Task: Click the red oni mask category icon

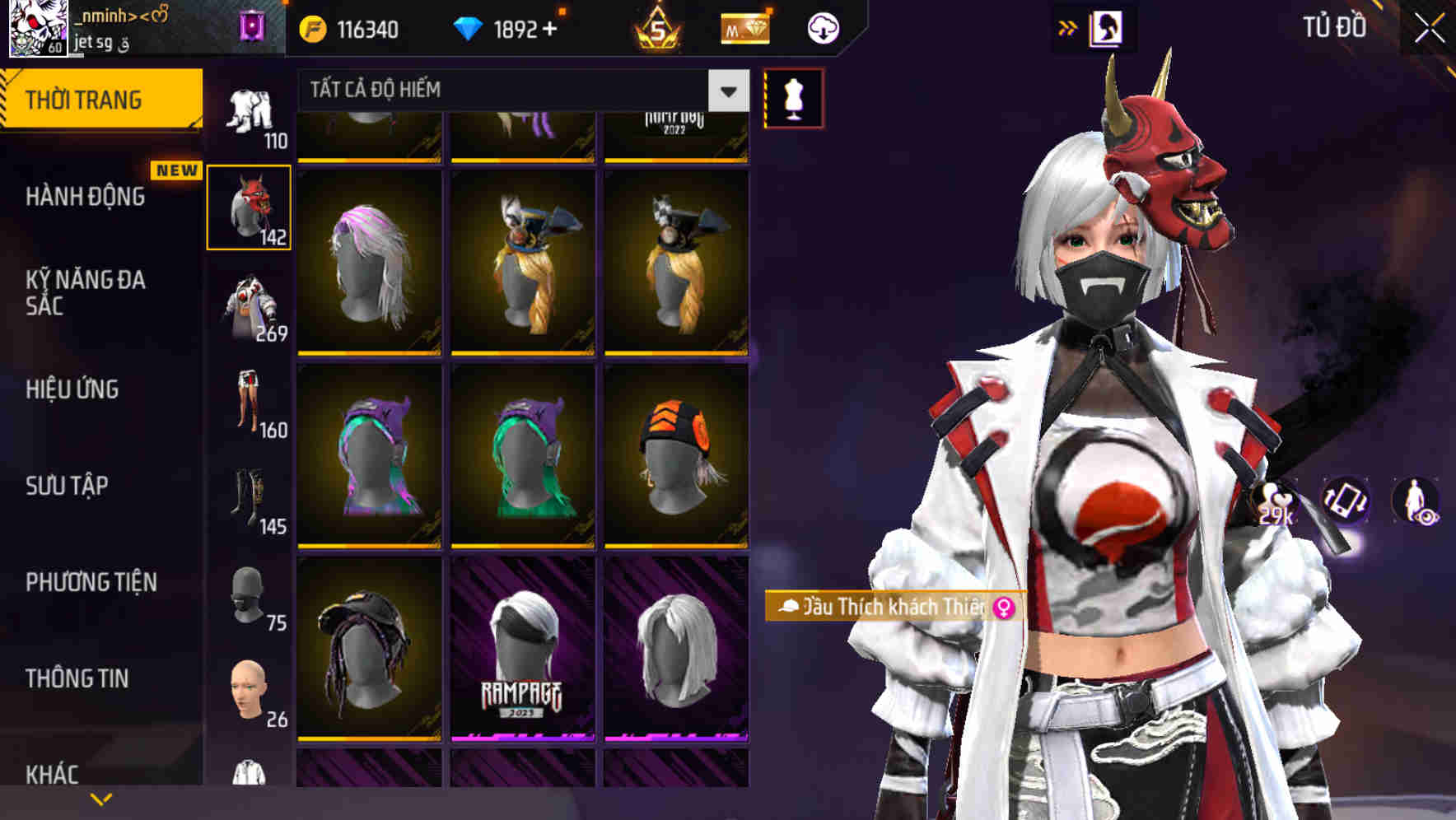Action: tap(250, 206)
